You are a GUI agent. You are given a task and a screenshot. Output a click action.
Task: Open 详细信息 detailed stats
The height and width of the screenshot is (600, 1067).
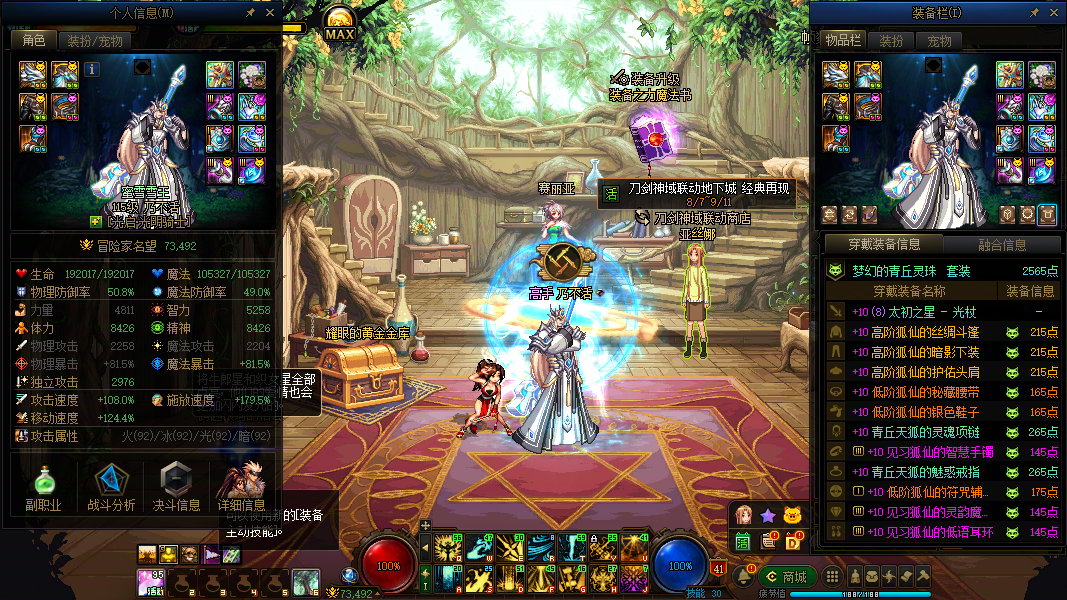[241, 487]
